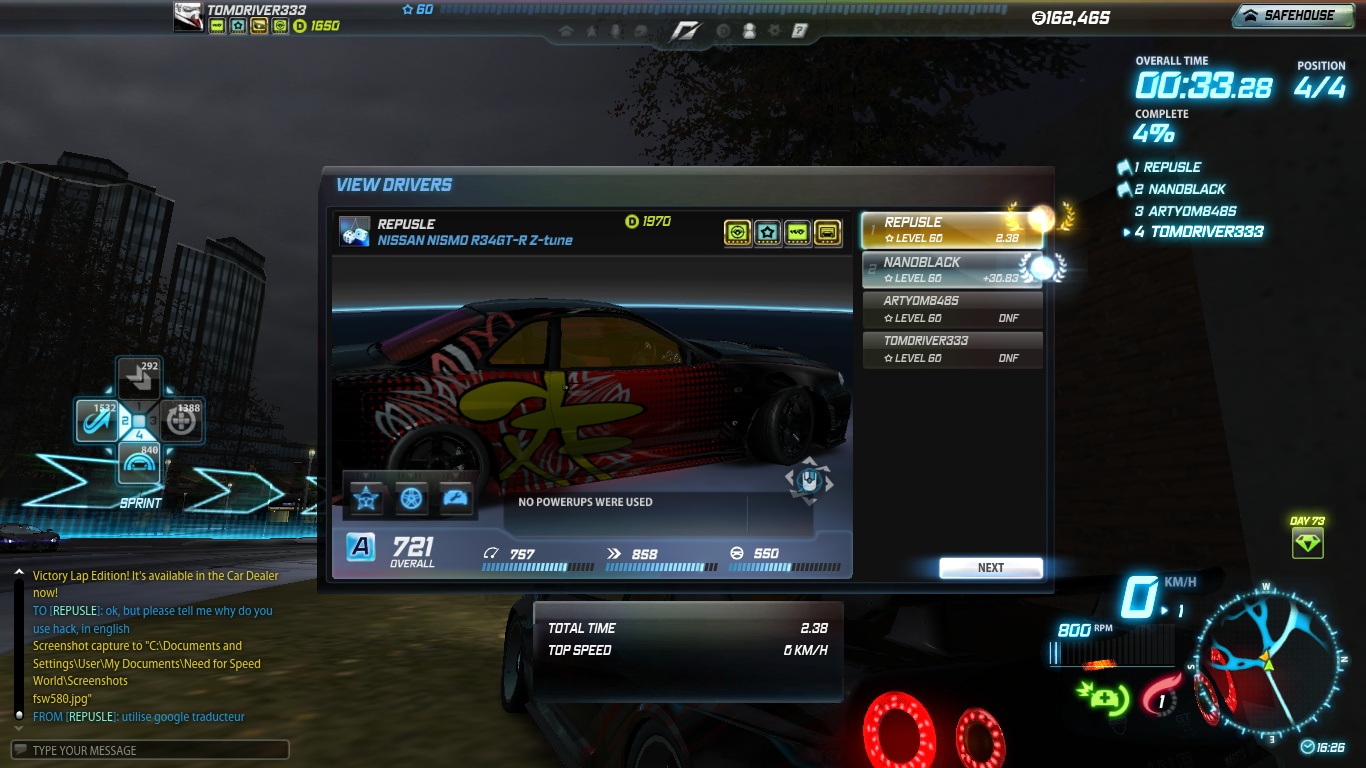Screen dimensions: 1366x768
Task: Activate the nitrous powerup with 1532 charges
Action: tap(98, 421)
